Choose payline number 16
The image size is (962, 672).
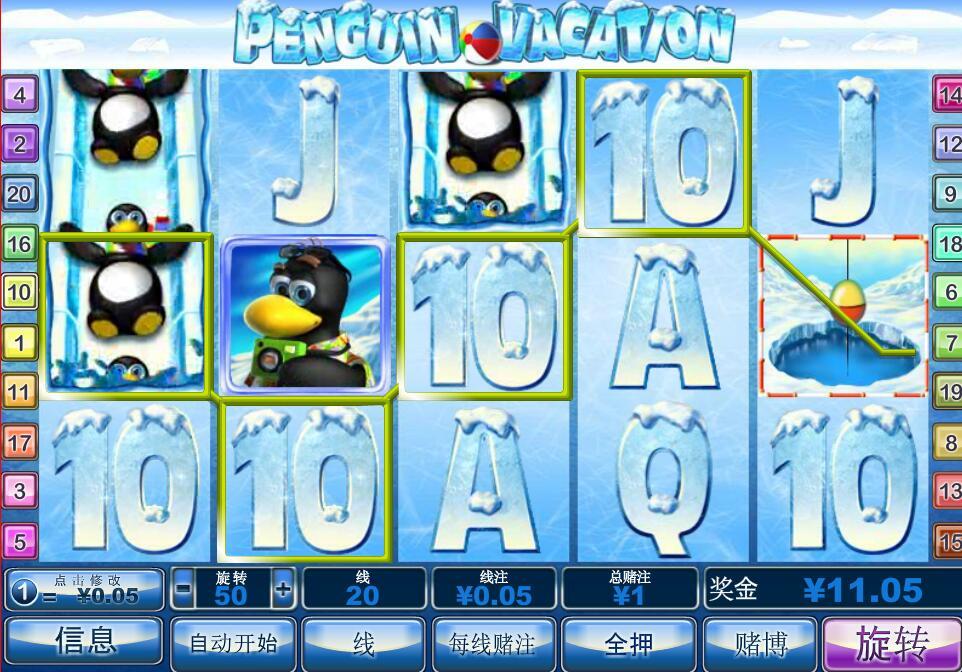[x=20, y=243]
